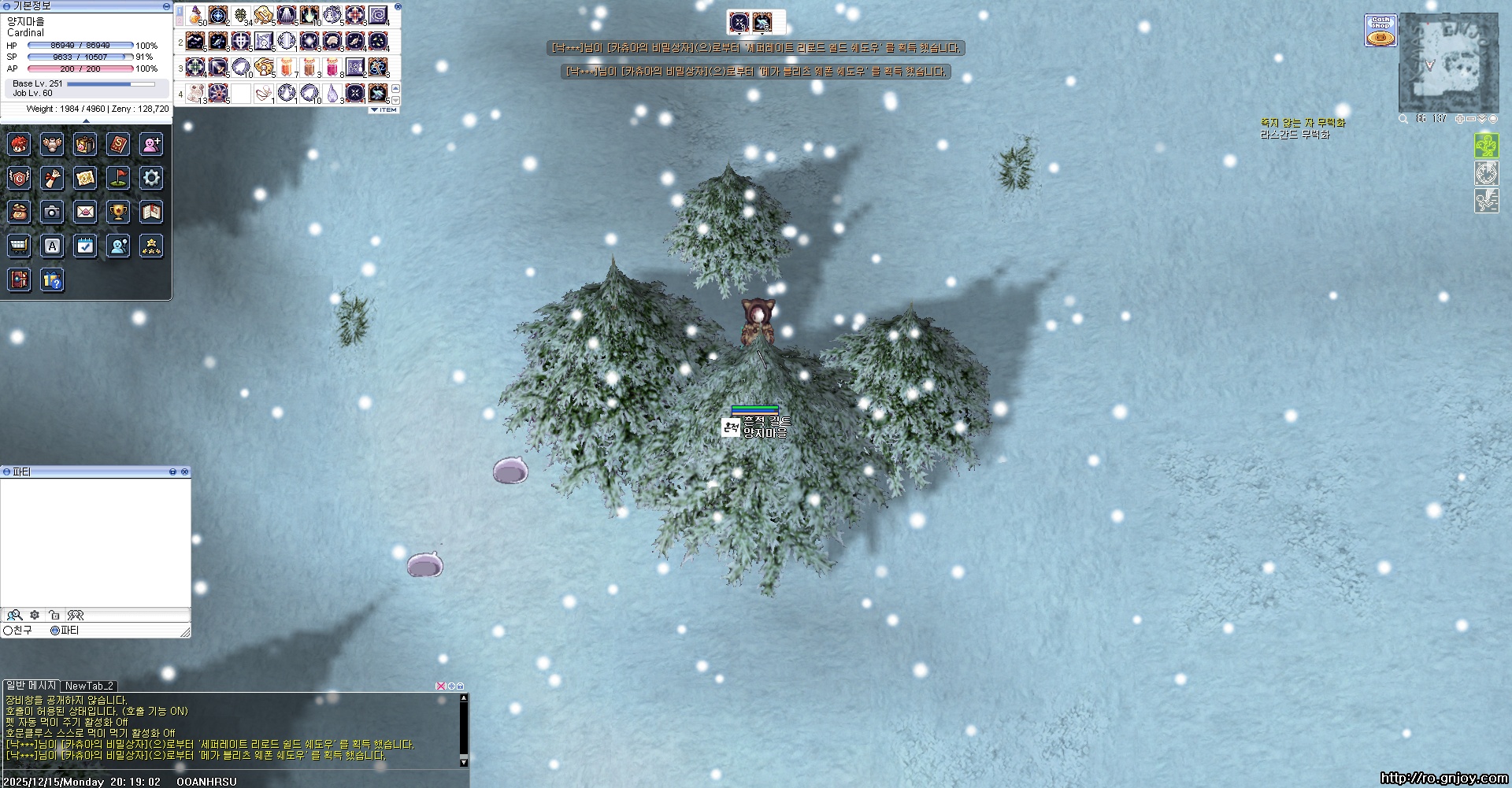
Task: Open the calendar check-in icon
Action: pyautogui.click(x=85, y=246)
